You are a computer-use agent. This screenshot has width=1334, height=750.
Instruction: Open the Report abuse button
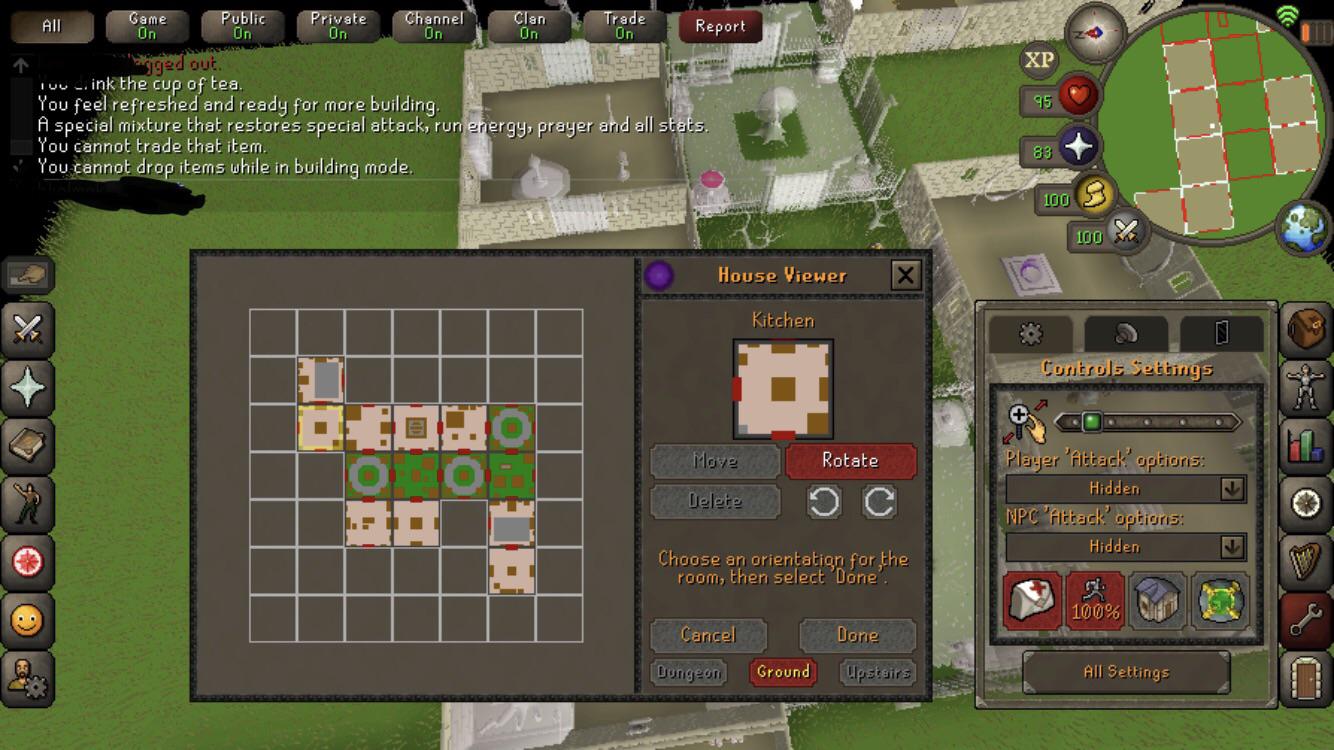coord(720,26)
